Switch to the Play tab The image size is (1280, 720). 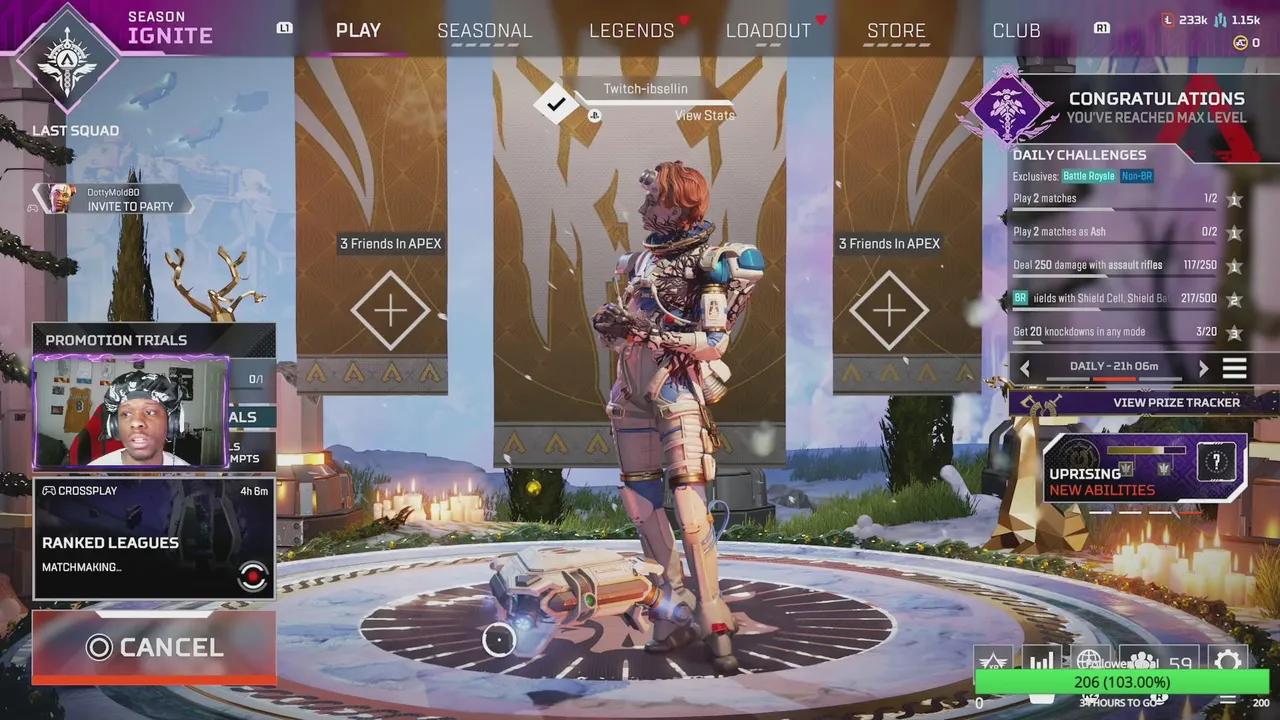coord(358,30)
